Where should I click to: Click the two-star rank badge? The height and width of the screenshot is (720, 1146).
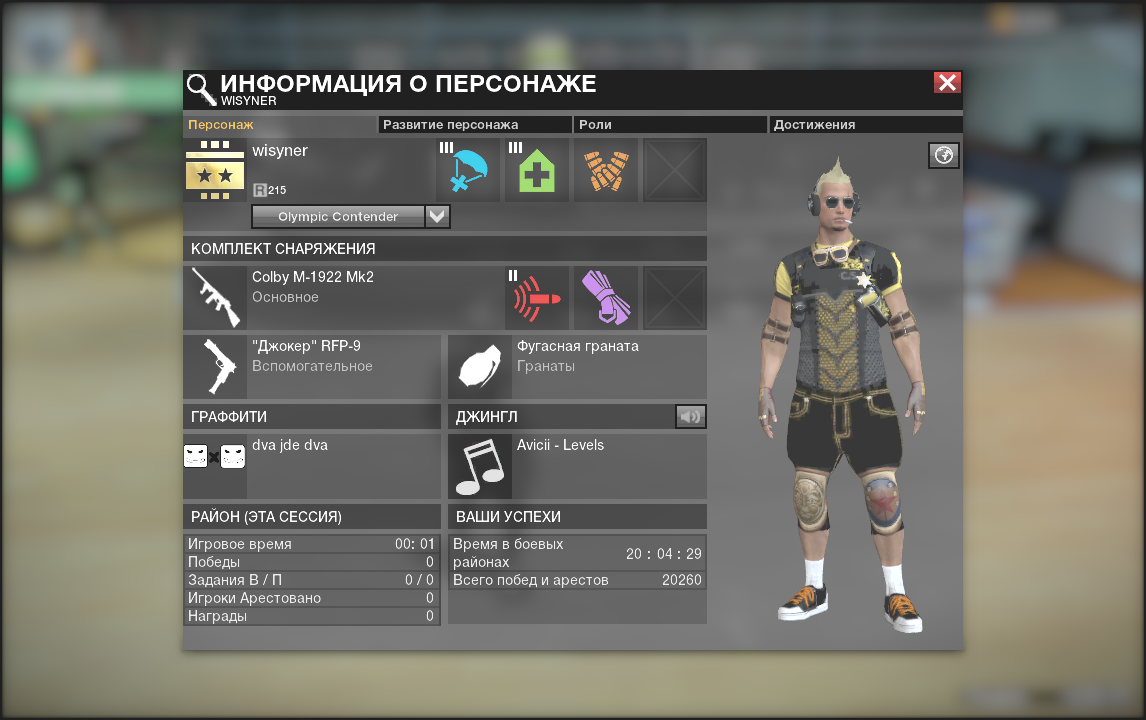tap(215, 170)
